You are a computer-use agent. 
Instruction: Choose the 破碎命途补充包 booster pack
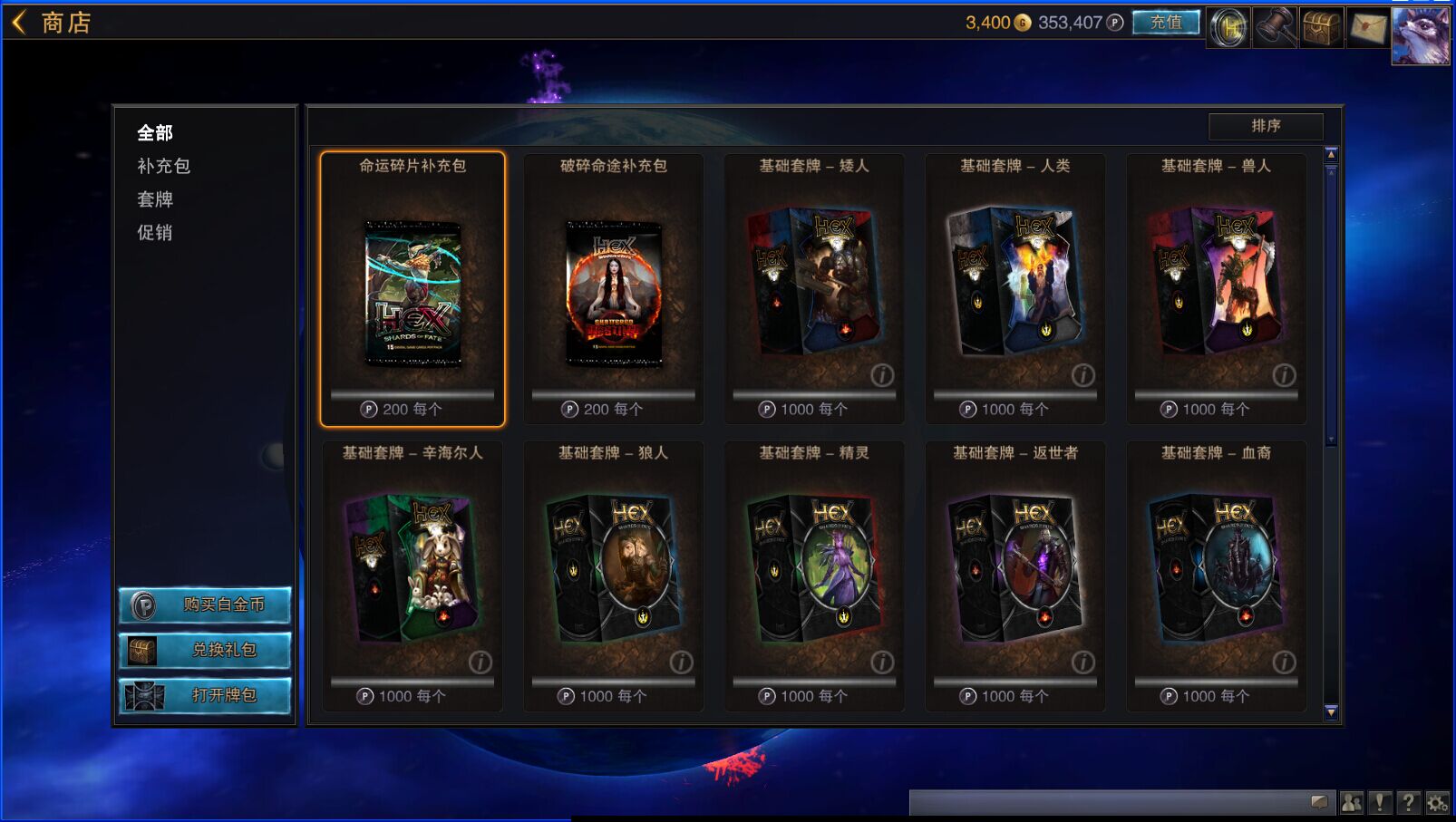point(614,290)
